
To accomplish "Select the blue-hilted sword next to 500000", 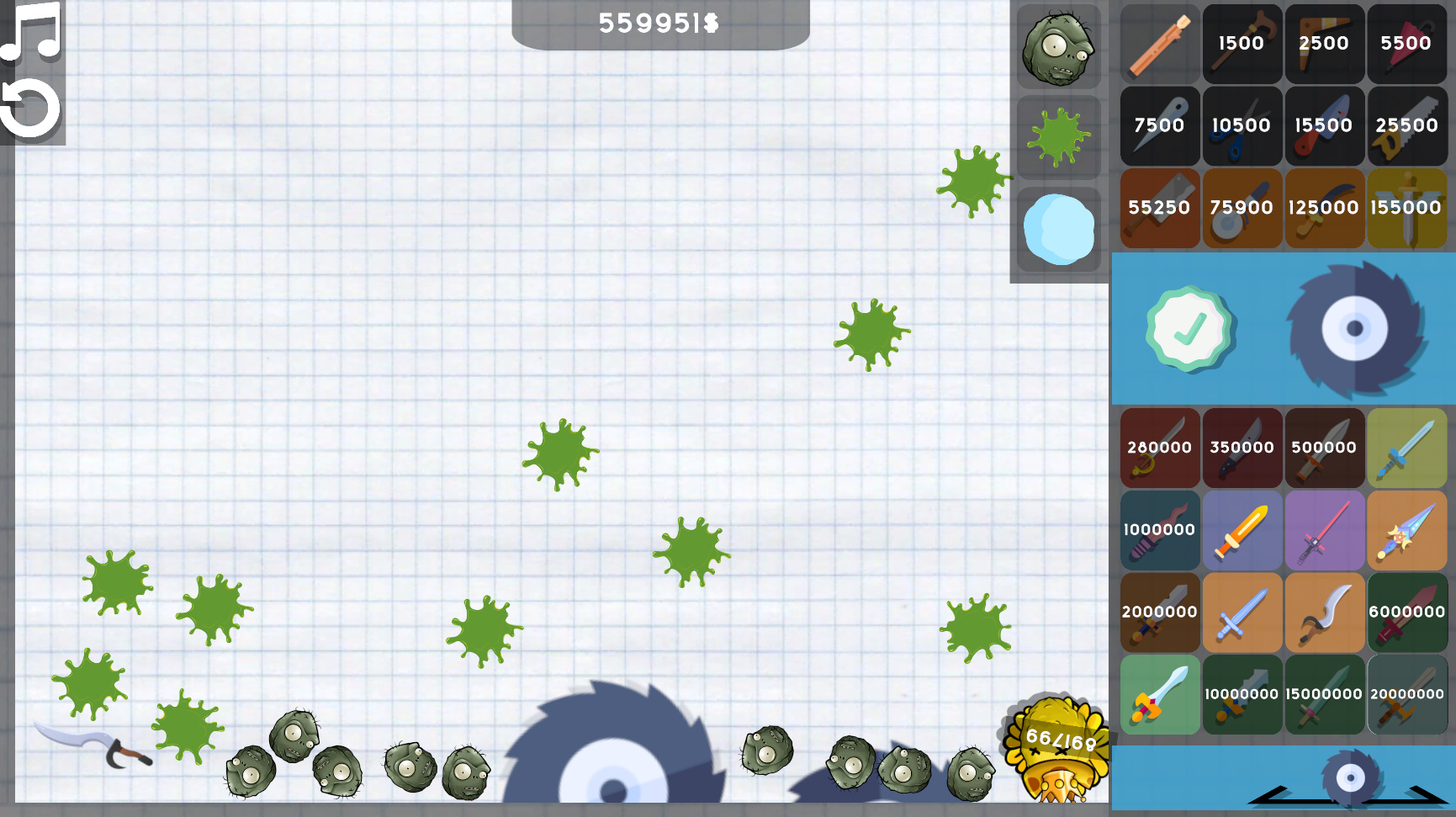I will (x=1407, y=448).
